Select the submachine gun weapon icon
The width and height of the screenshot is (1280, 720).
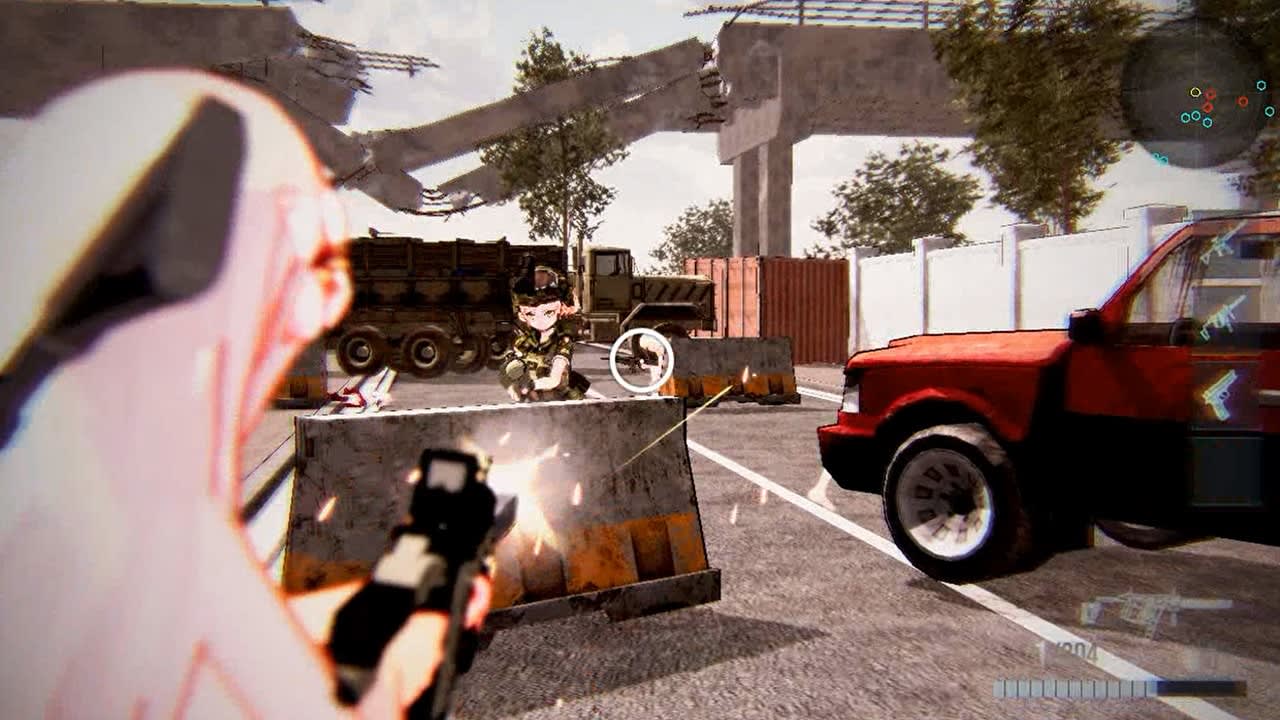pos(1221,318)
